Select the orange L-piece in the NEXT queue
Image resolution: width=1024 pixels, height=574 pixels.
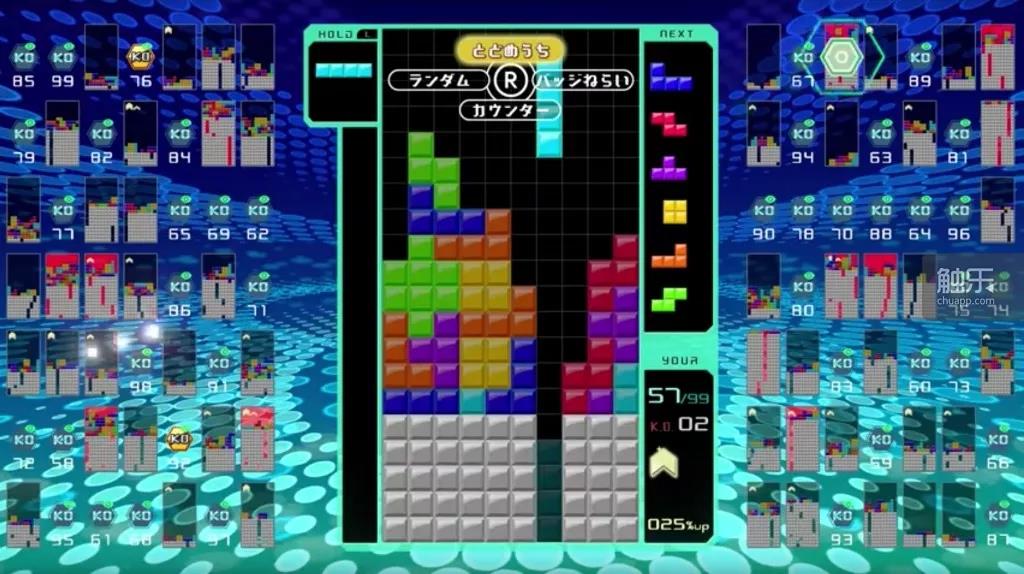coord(670,256)
